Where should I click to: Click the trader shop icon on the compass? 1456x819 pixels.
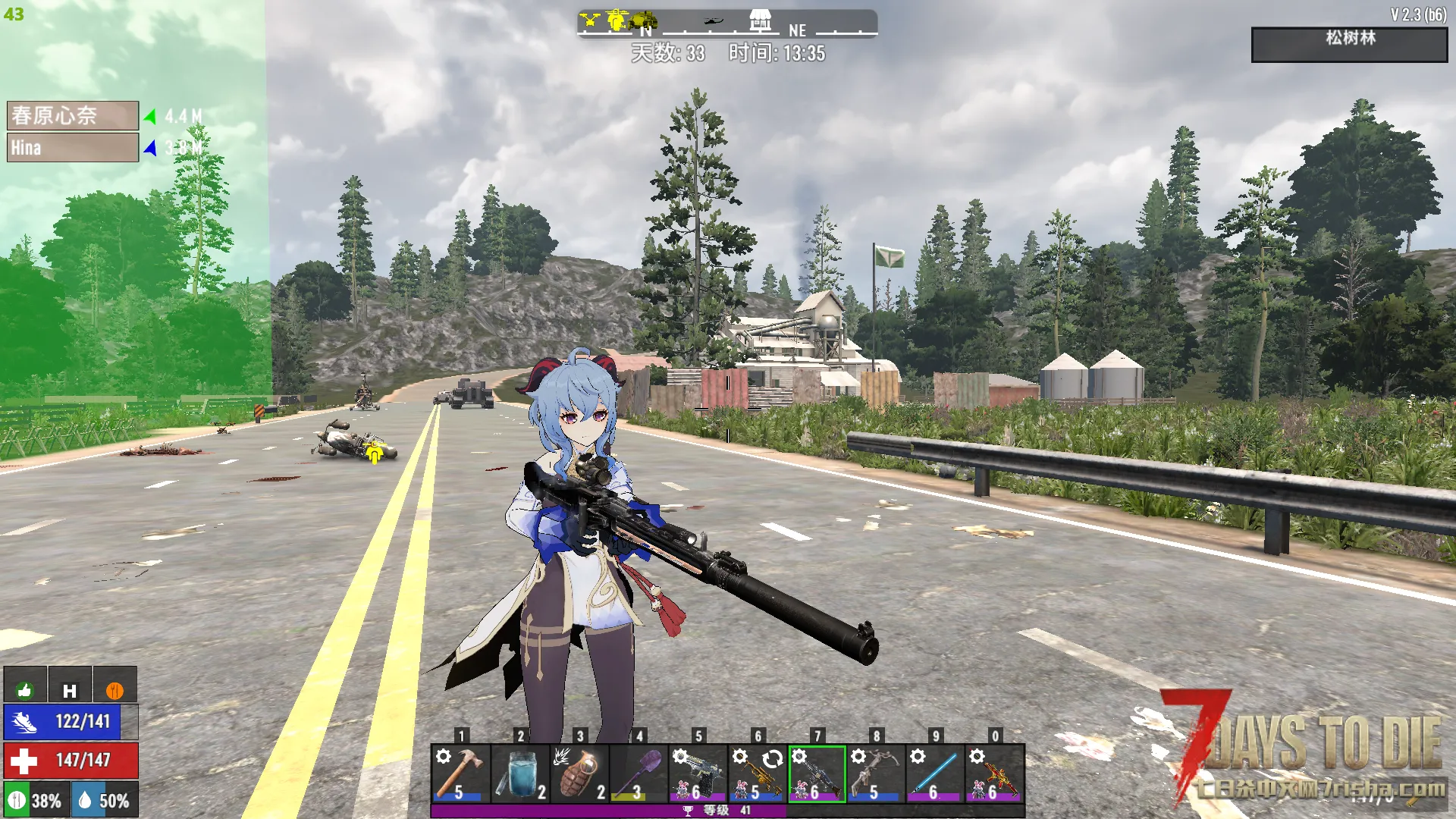pos(761,20)
